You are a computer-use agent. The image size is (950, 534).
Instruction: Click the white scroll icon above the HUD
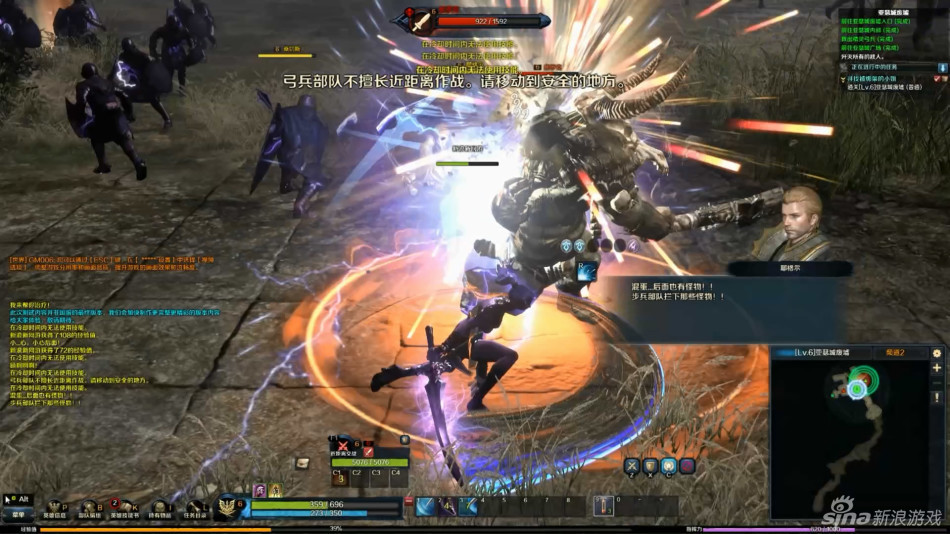point(303,462)
